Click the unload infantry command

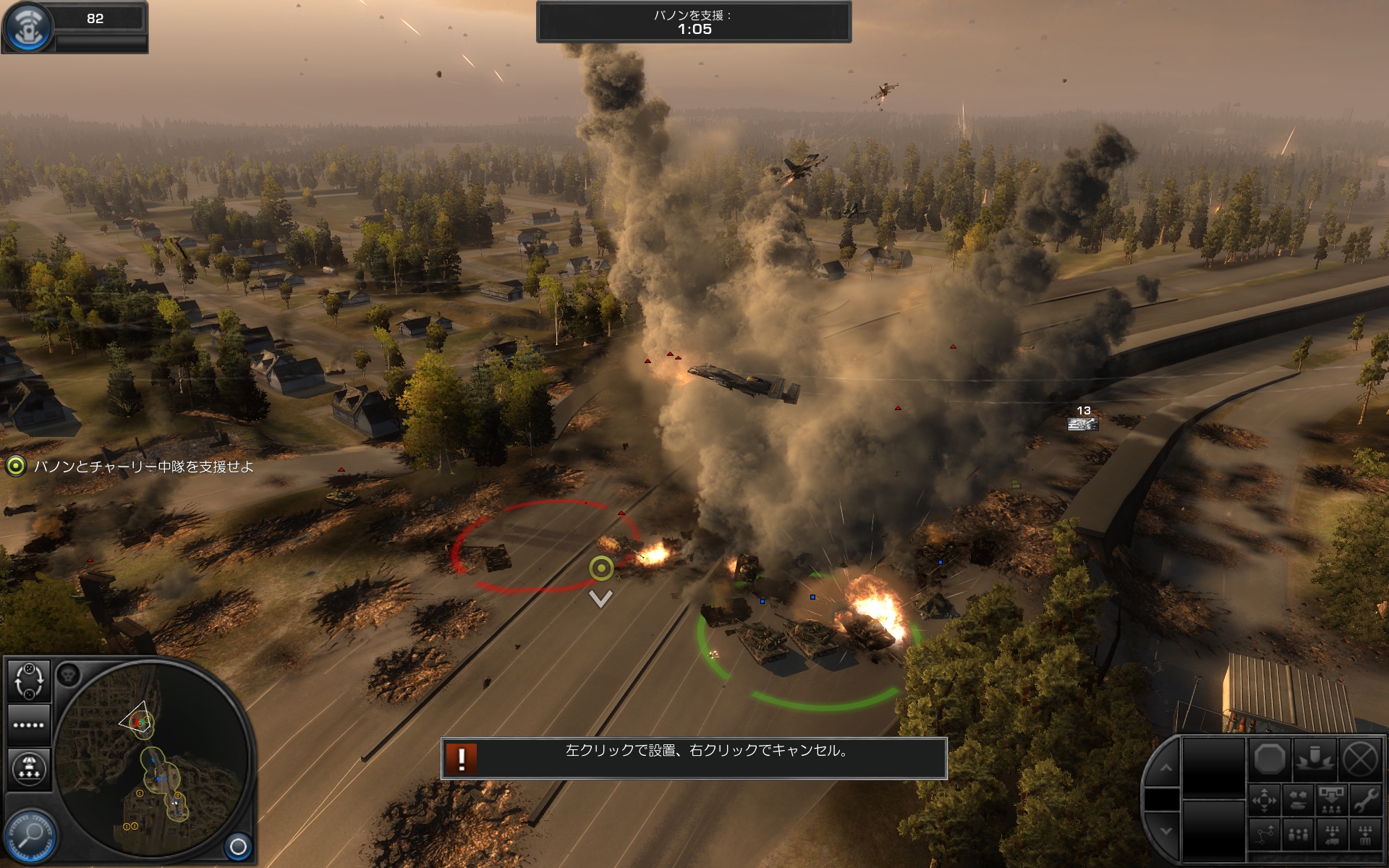pos(1331,800)
